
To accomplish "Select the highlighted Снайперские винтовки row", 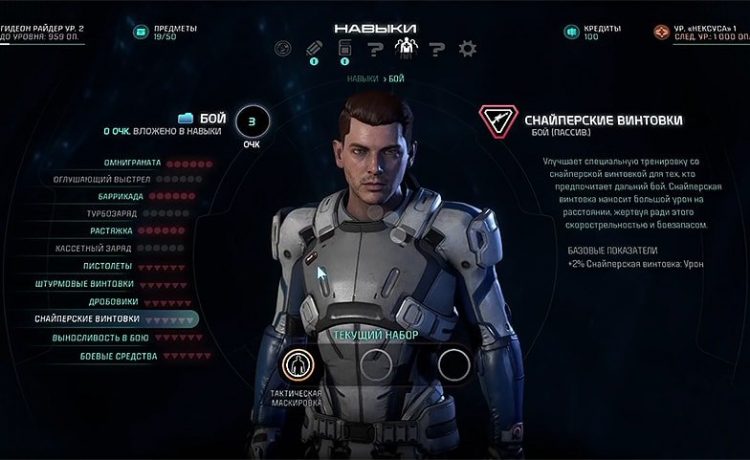I will pos(100,319).
